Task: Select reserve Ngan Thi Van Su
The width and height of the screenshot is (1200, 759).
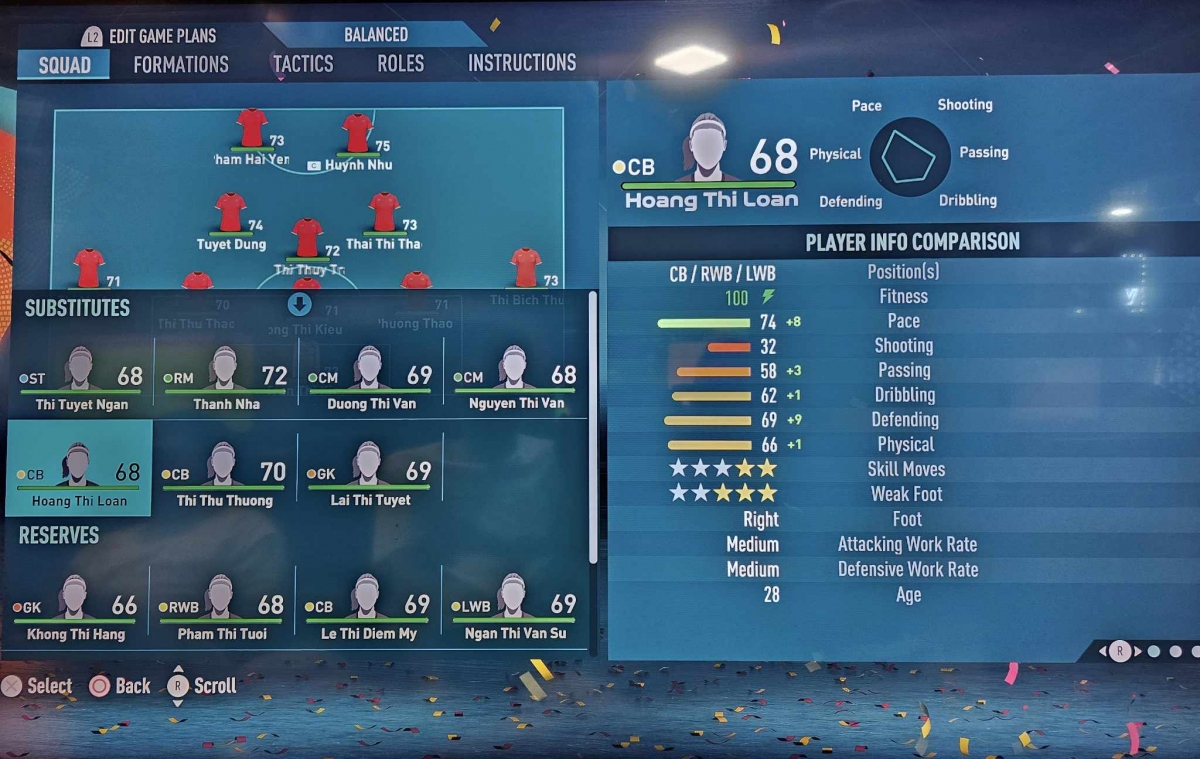Action: click(513, 607)
